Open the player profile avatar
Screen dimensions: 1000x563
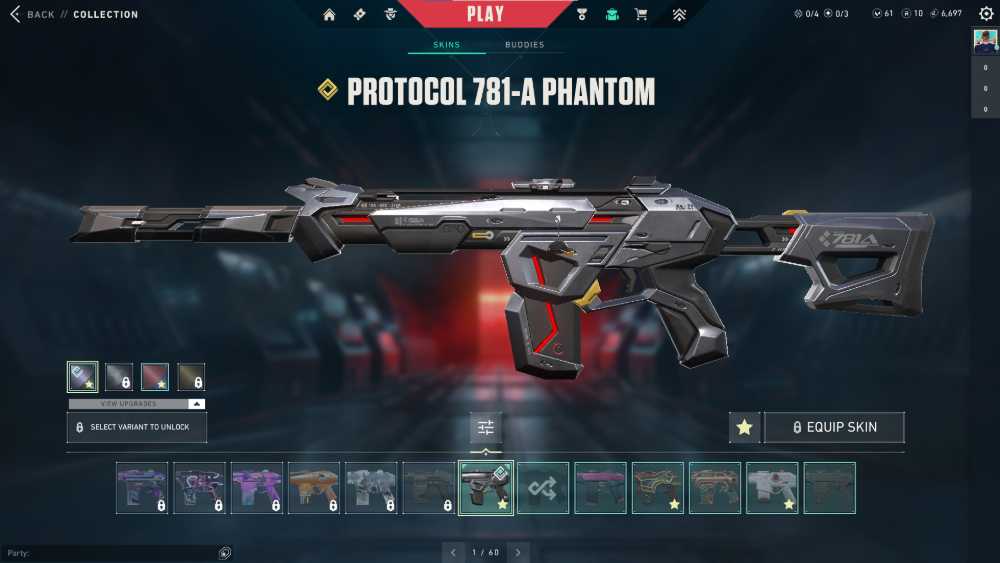point(985,42)
